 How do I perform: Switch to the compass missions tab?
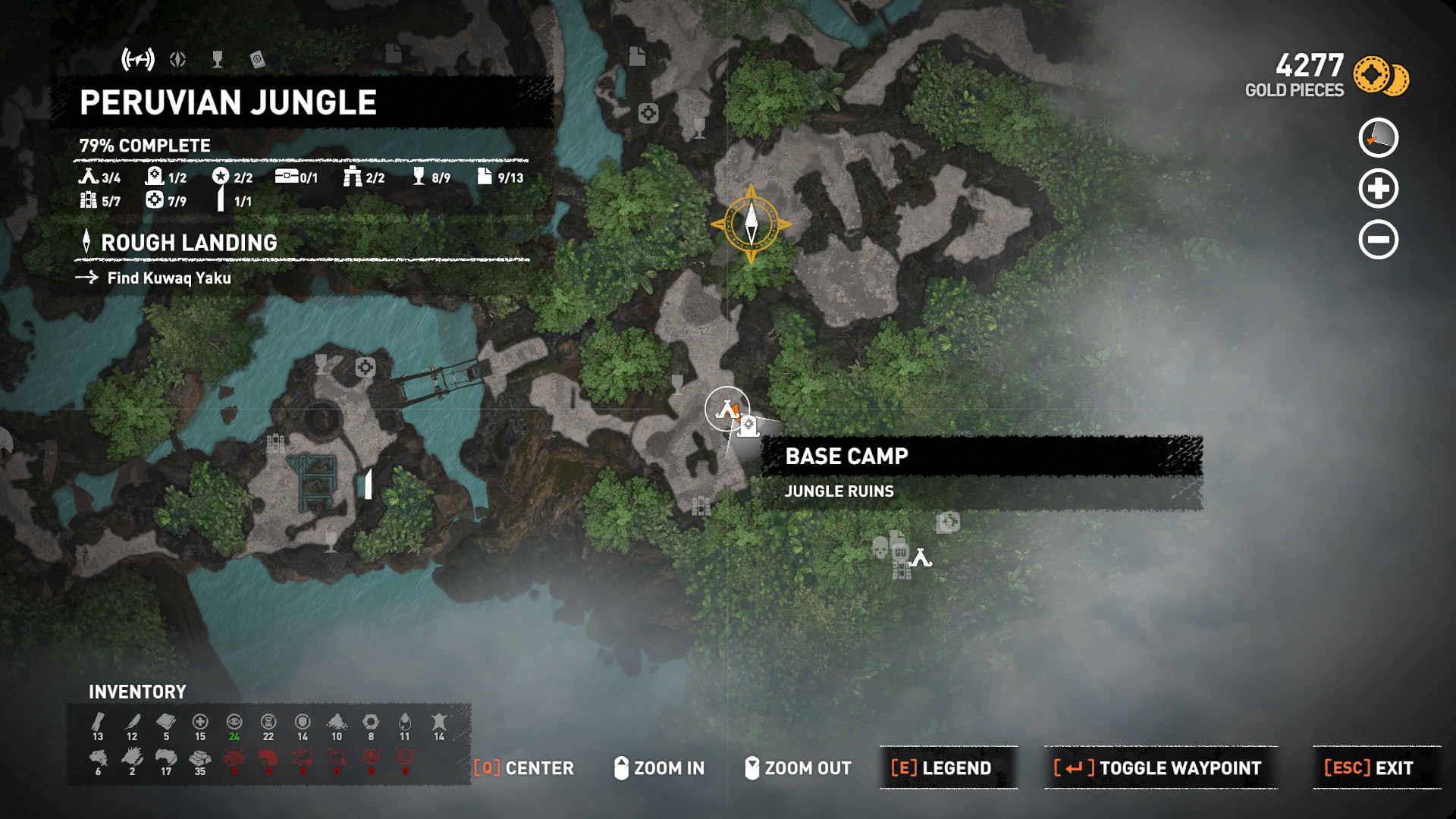click(178, 59)
